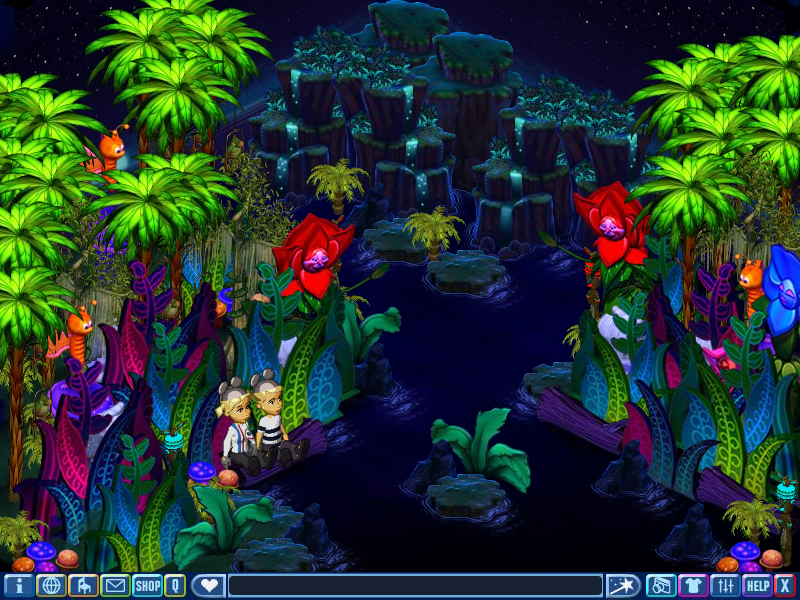Image resolution: width=800 pixels, height=600 pixels.
Task: Open the world map globe icon
Action: coord(51,586)
